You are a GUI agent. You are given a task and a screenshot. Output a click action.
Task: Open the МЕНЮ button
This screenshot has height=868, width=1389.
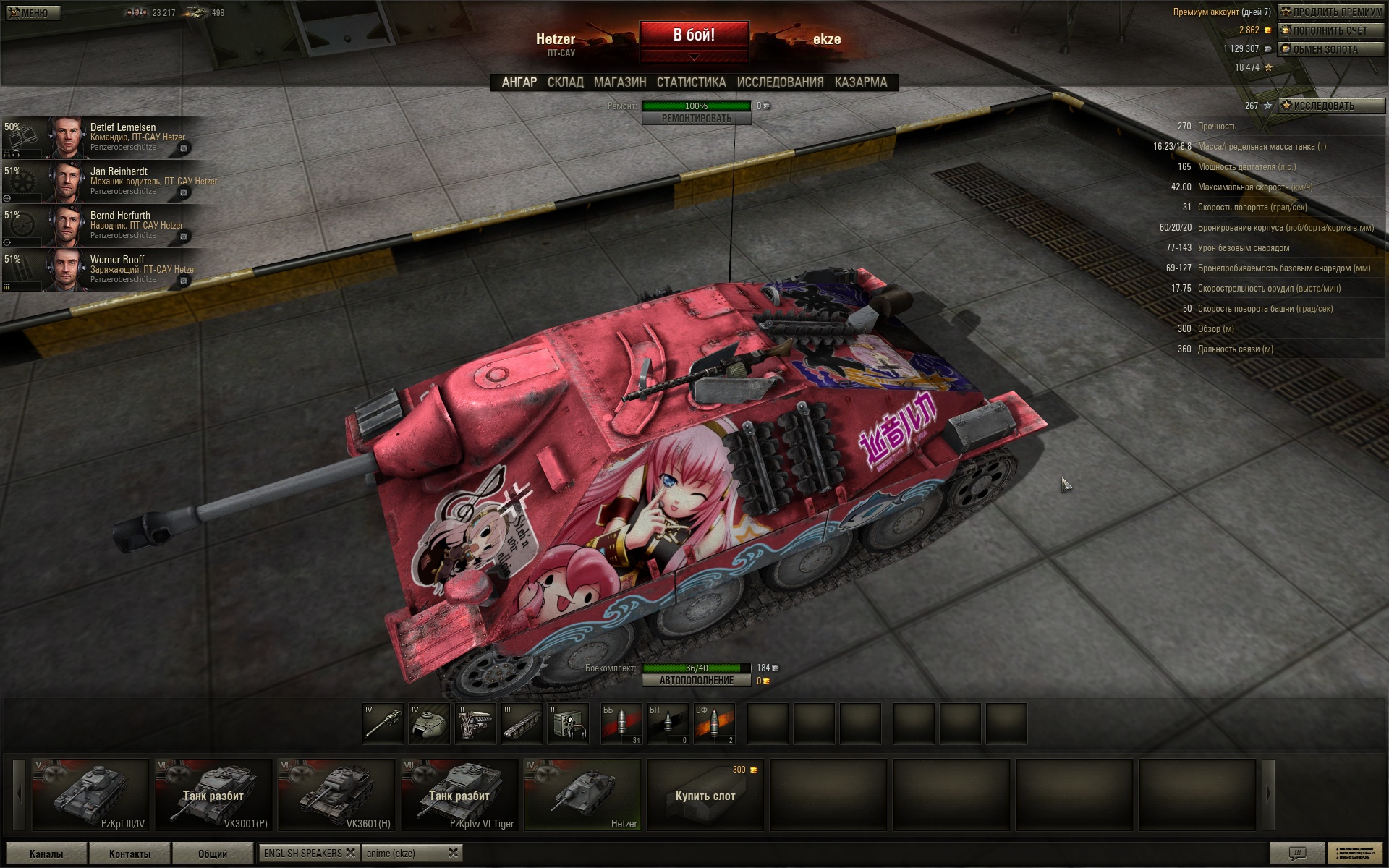coord(33,12)
